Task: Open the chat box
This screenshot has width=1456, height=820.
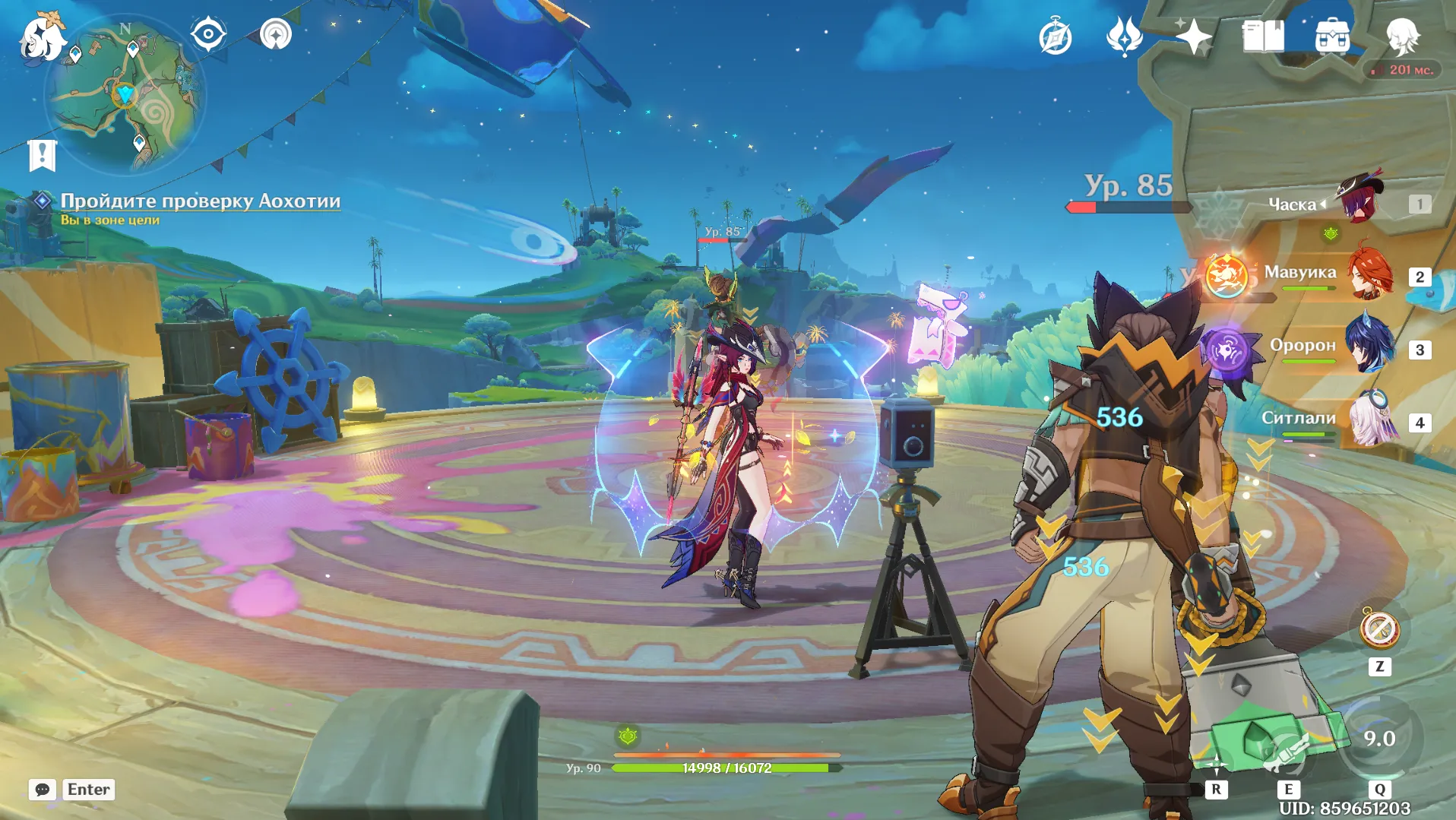Action: coord(43,790)
